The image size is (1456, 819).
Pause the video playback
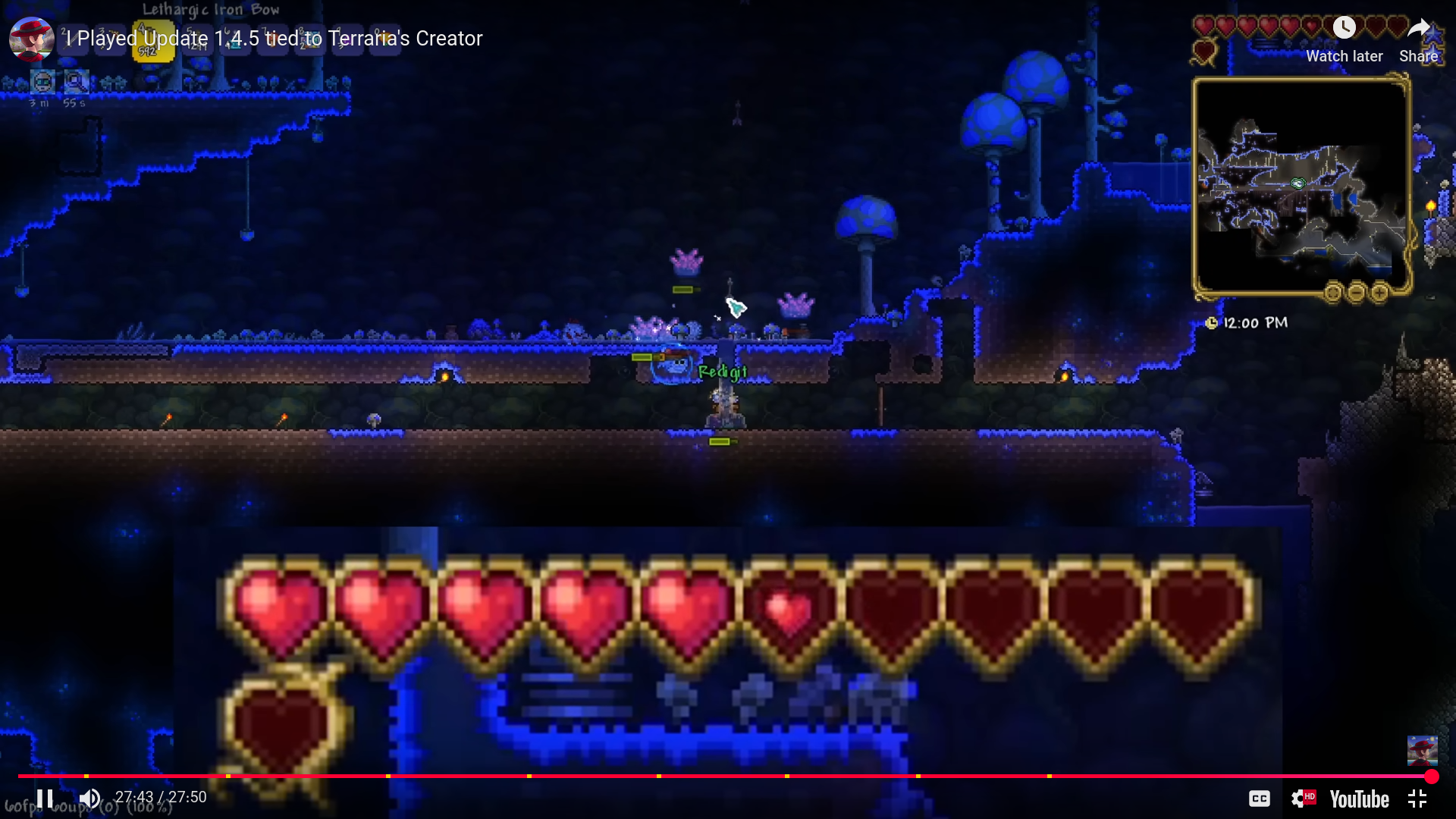45,799
